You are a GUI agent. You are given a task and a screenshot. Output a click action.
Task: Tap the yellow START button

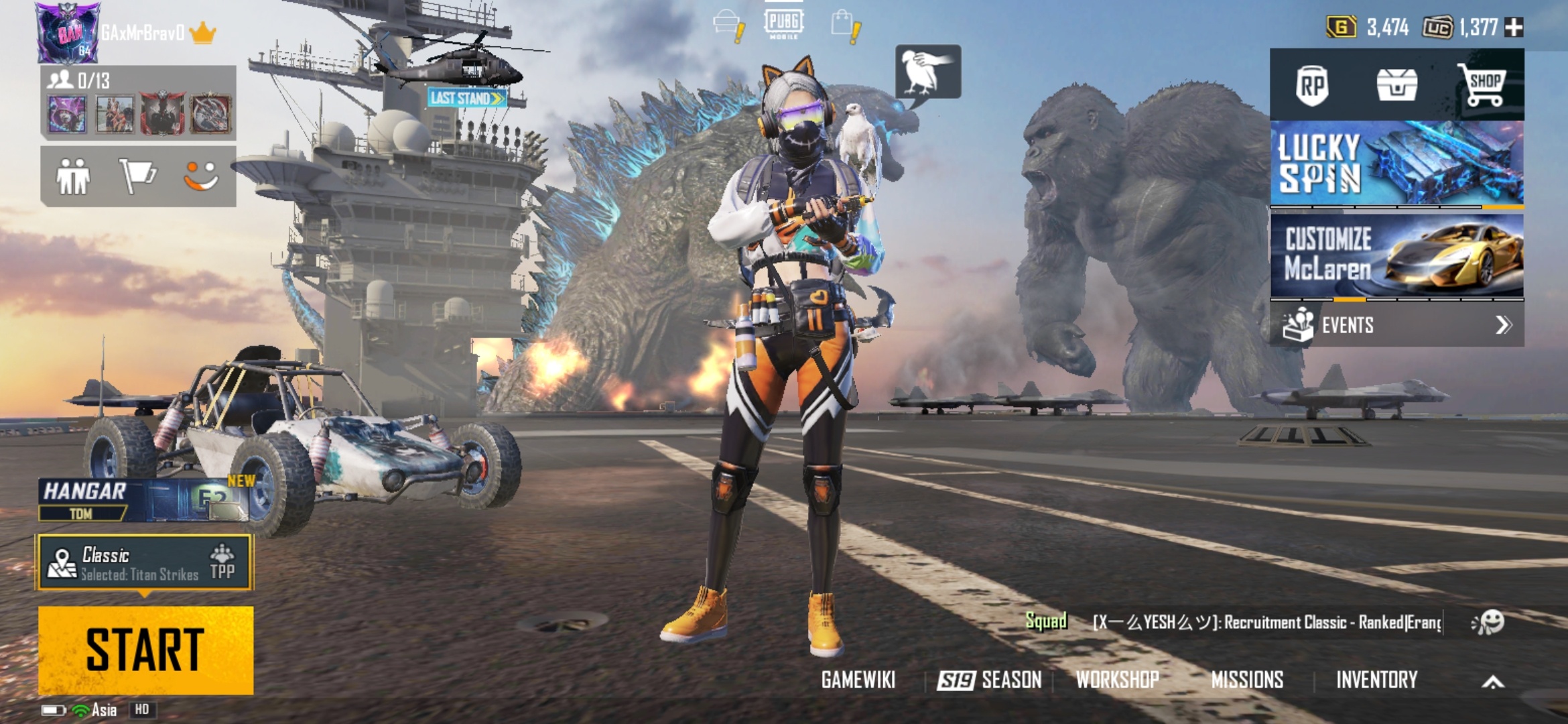point(145,650)
